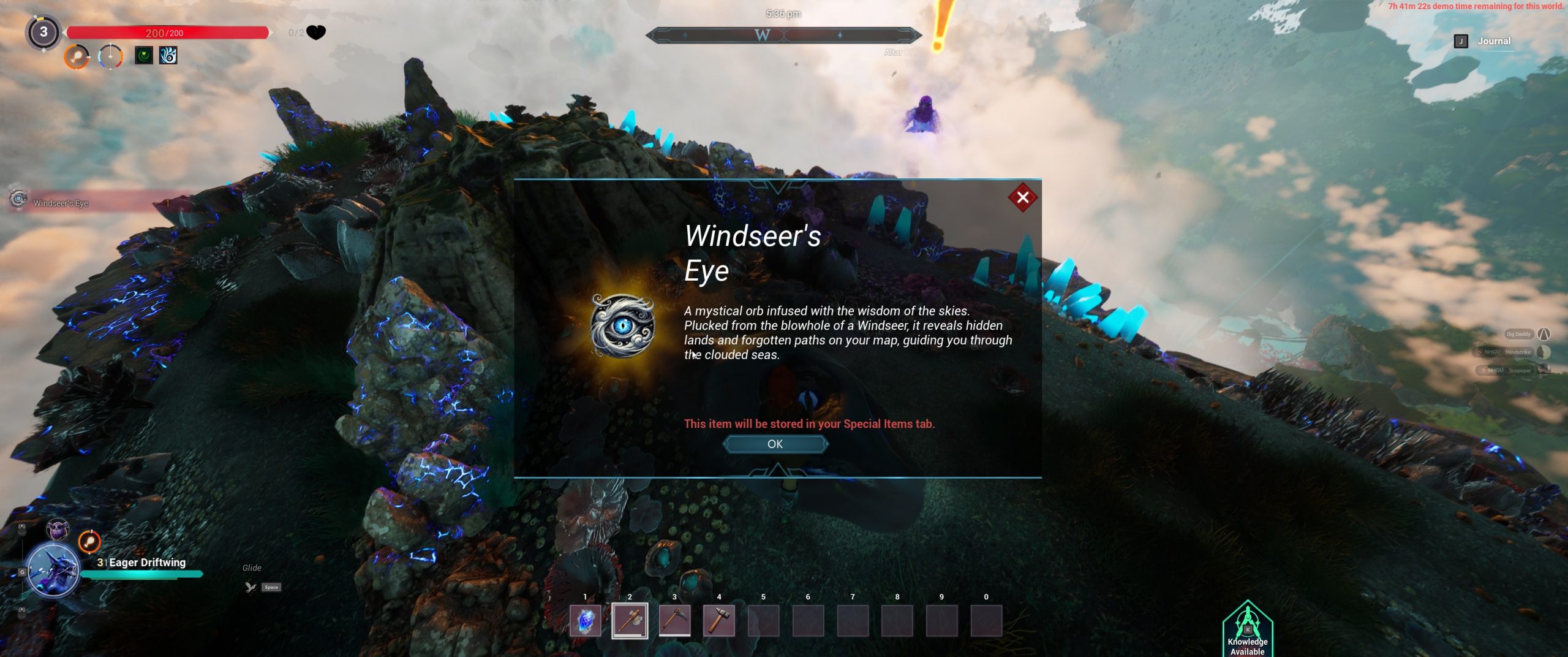Viewport: 1568px width, 657px height.
Task: Click the green heart buff icon
Action: click(144, 56)
